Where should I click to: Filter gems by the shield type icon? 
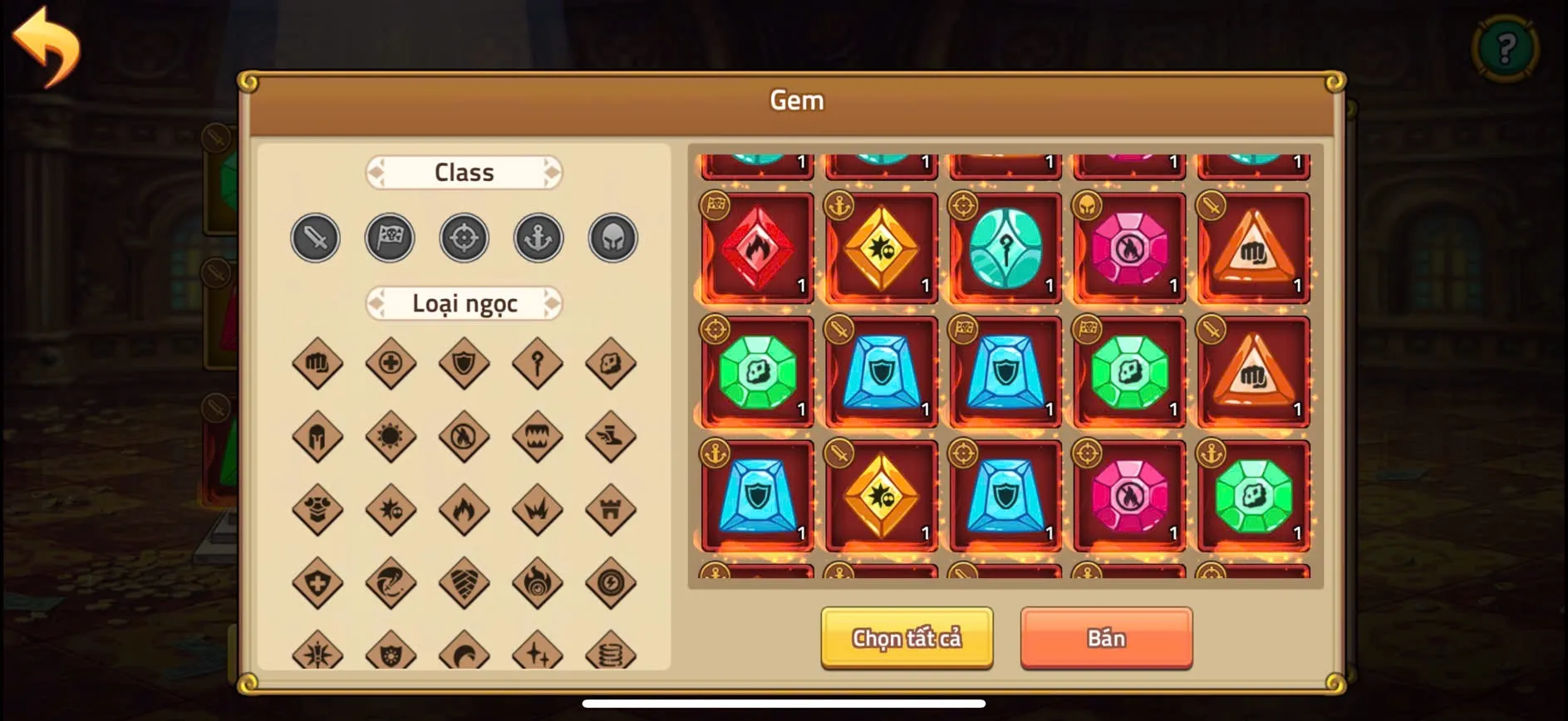(464, 364)
